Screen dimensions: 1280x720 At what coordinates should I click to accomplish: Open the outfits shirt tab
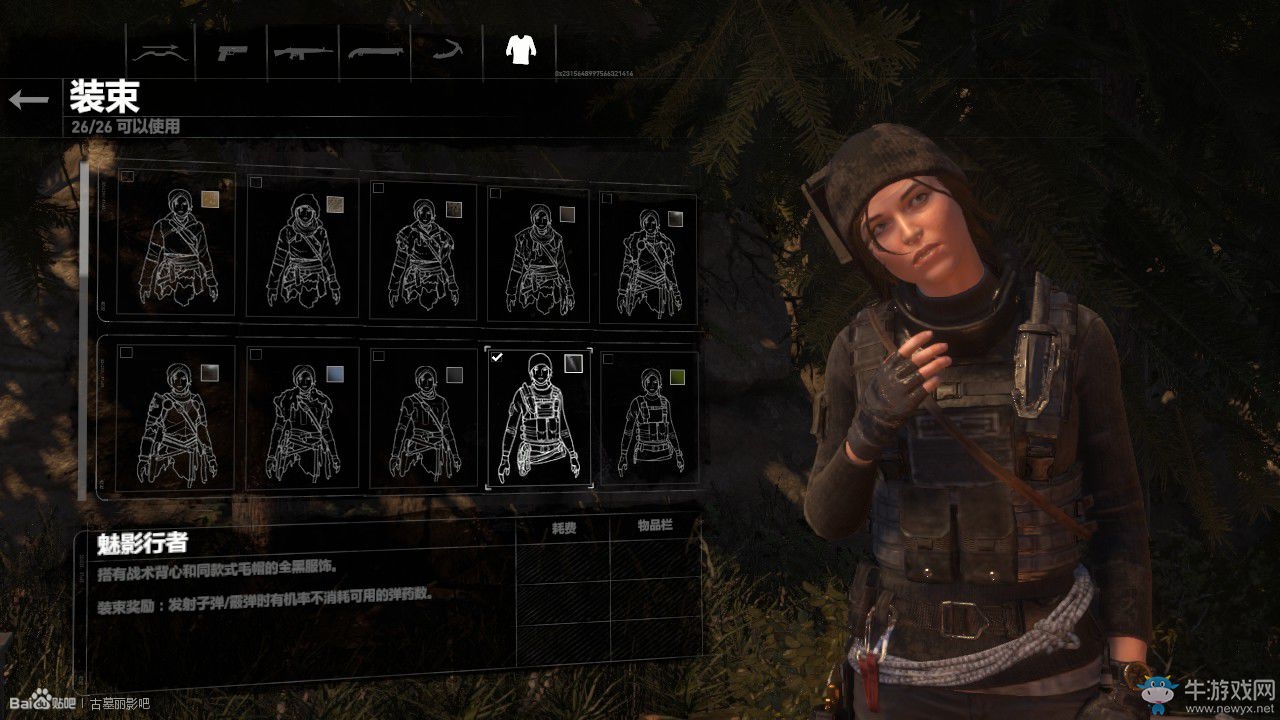click(x=517, y=48)
